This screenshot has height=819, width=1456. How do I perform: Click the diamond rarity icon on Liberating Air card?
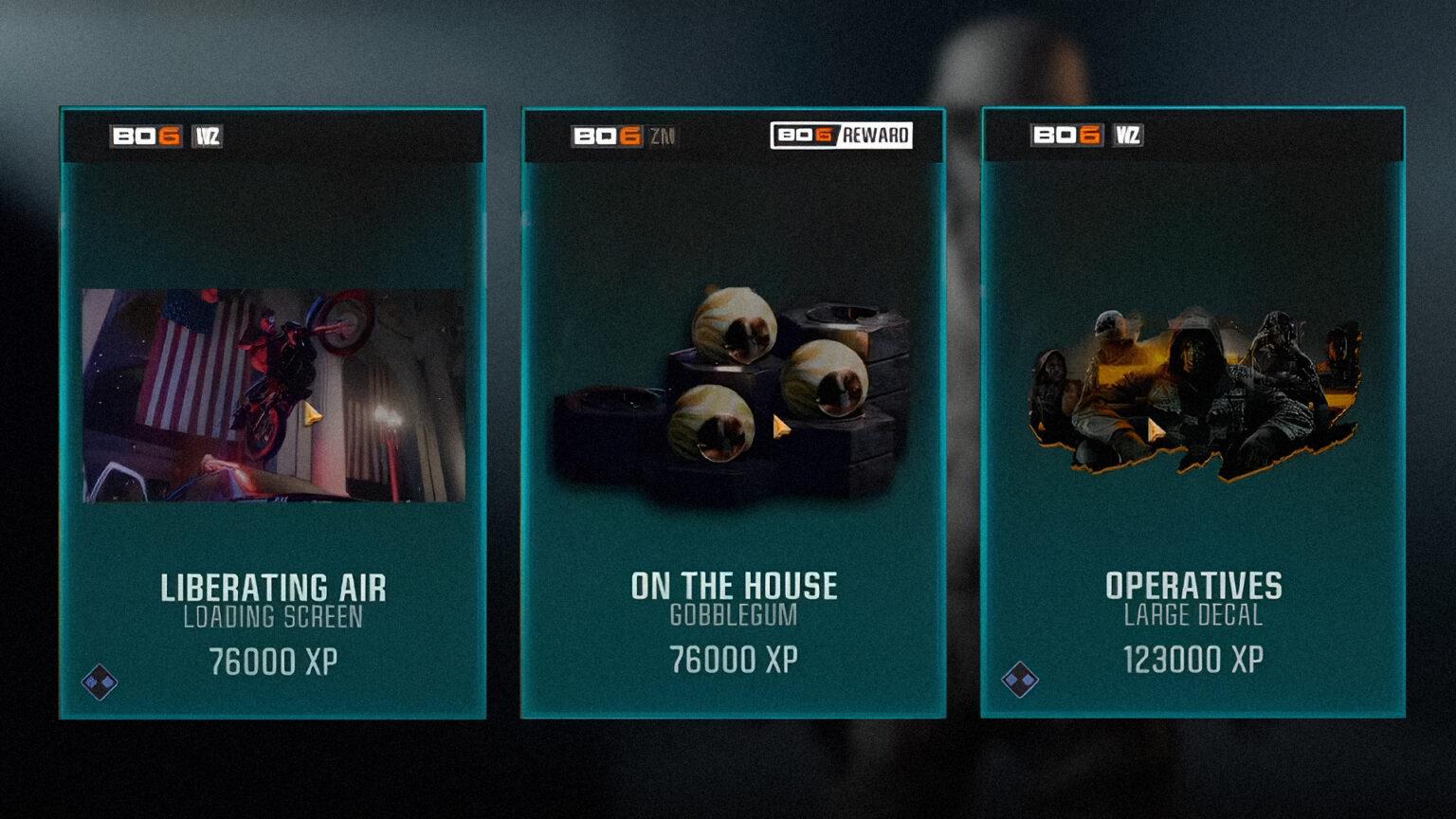tap(99, 679)
